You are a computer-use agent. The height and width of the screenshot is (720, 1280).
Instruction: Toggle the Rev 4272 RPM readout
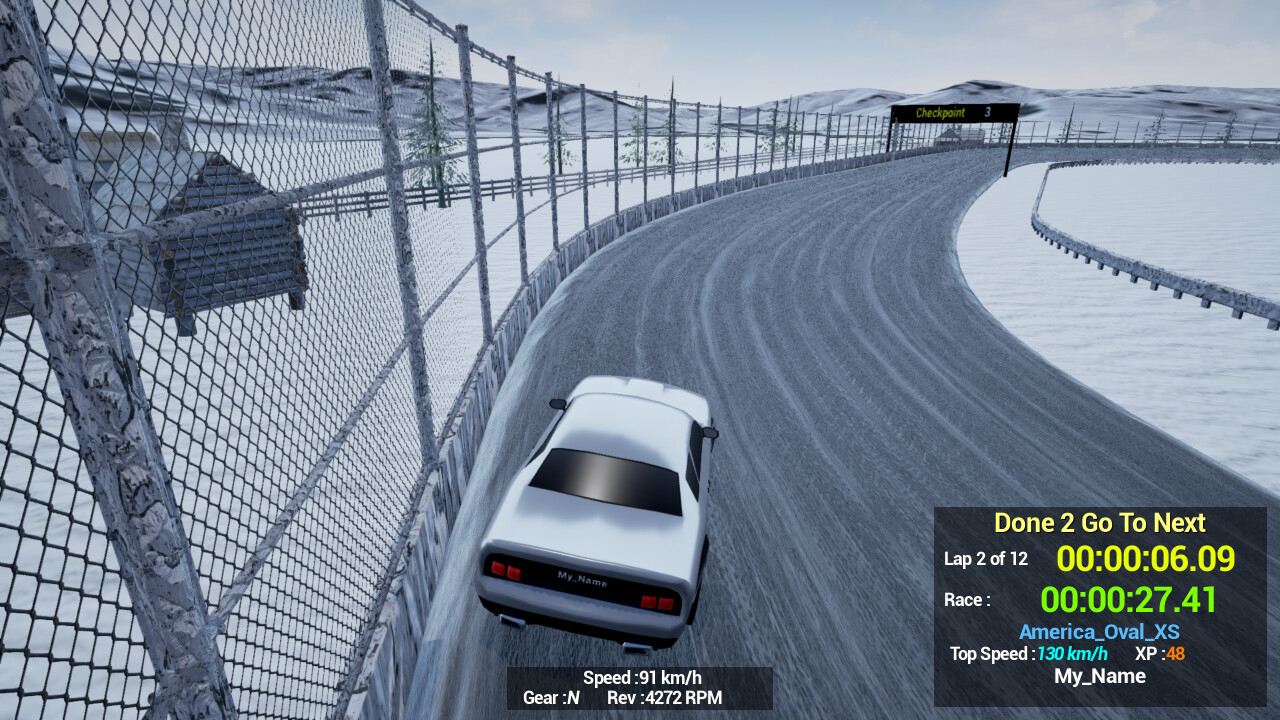point(665,699)
